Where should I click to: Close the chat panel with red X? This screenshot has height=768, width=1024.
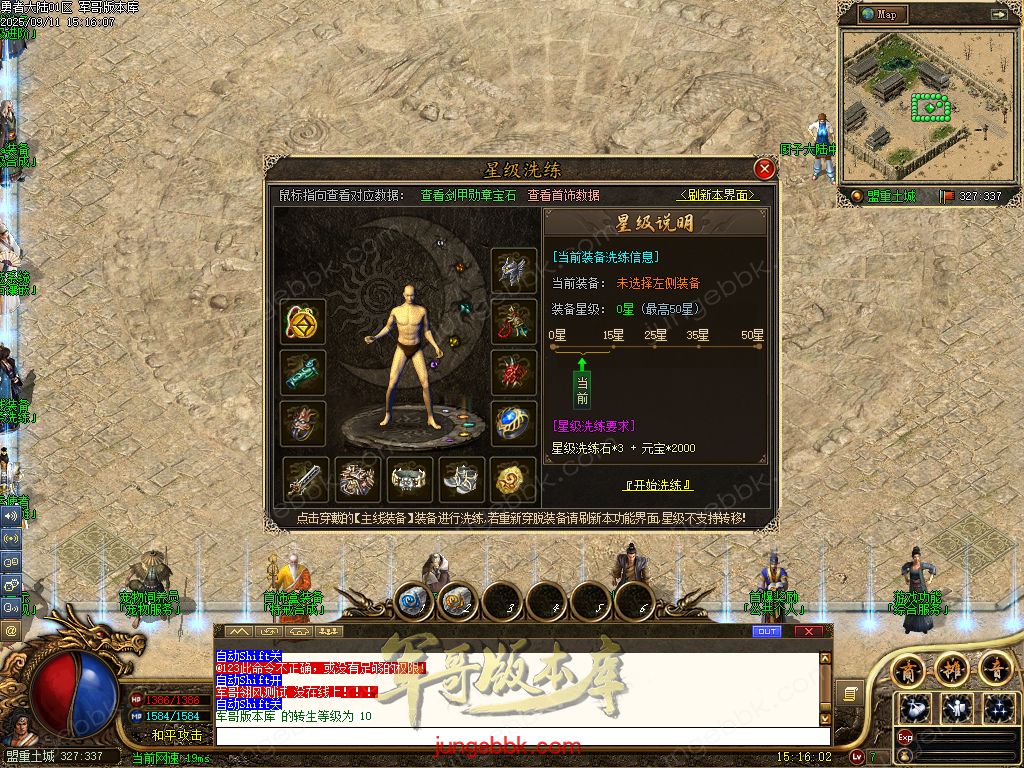(808, 632)
